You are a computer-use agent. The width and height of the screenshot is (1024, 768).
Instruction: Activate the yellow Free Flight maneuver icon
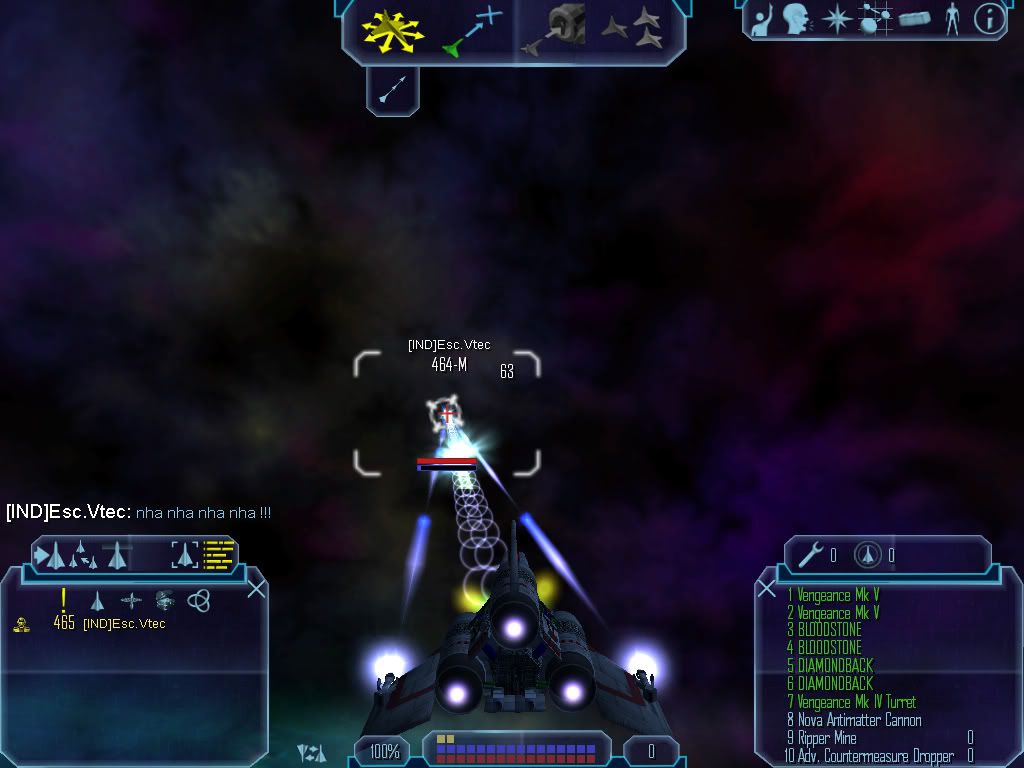(392, 30)
